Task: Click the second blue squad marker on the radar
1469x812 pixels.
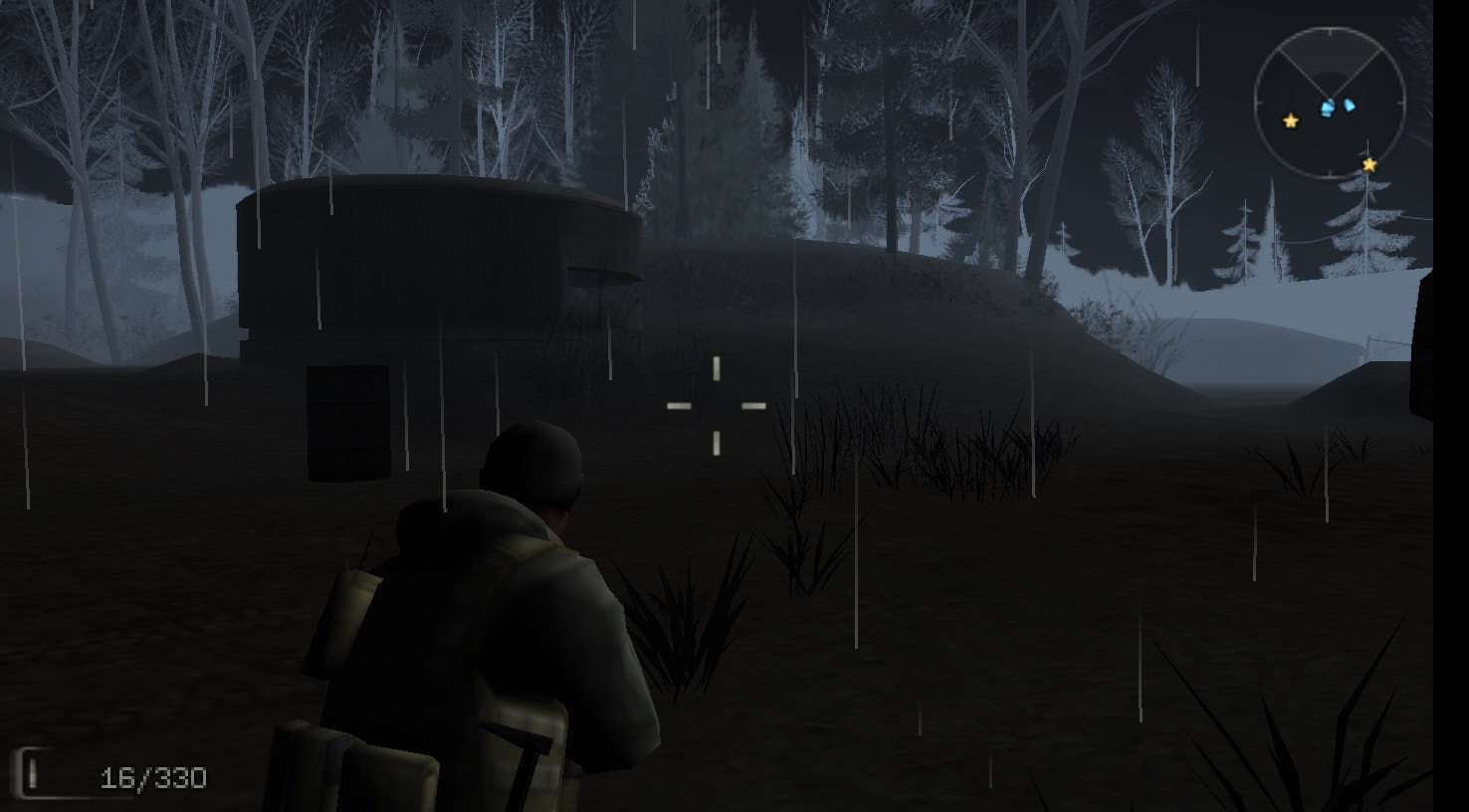Action: pos(1349,104)
